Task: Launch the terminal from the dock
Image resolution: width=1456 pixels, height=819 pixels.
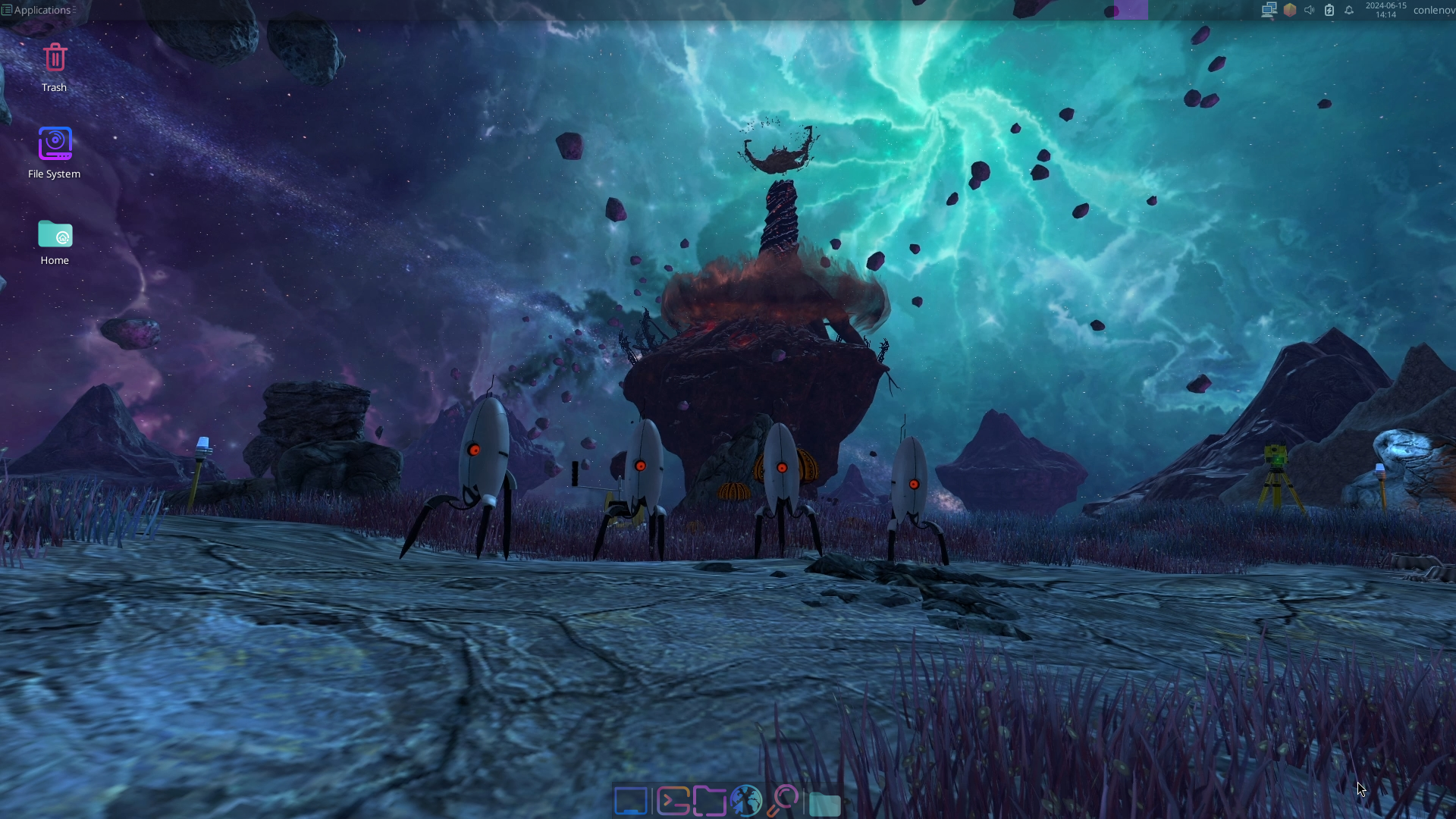Action: 672,801
